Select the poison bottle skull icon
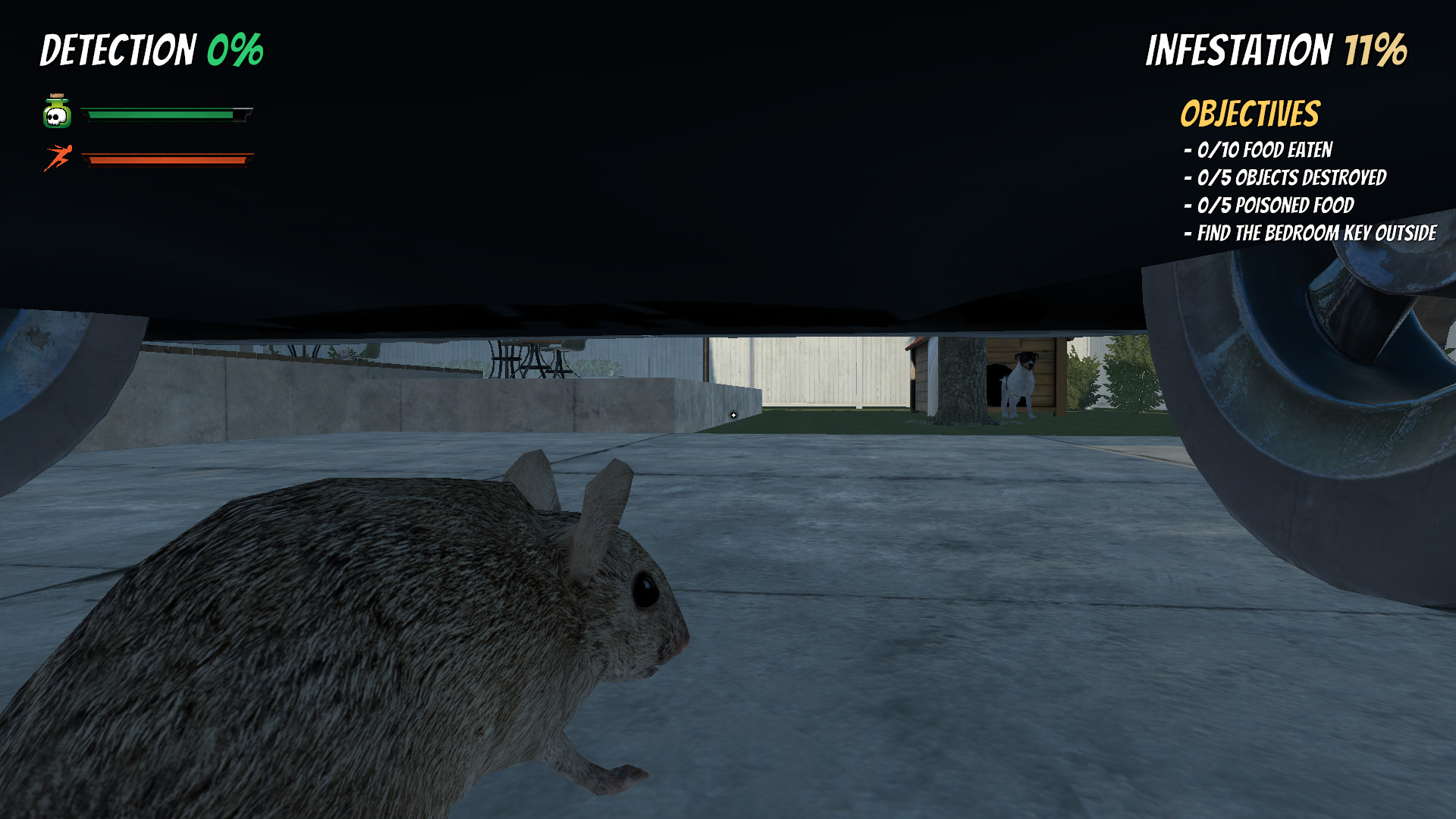Viewport: 1456px width, 819px height. pos(57,112)
